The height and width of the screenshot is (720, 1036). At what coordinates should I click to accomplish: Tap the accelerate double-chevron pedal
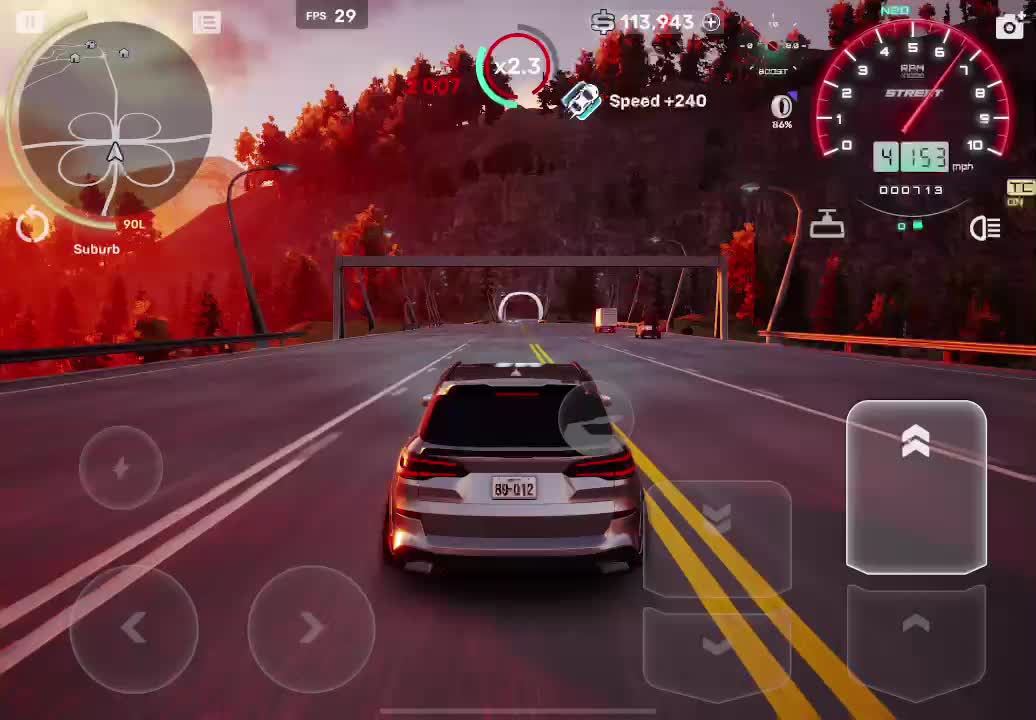[x=916, y=487]
